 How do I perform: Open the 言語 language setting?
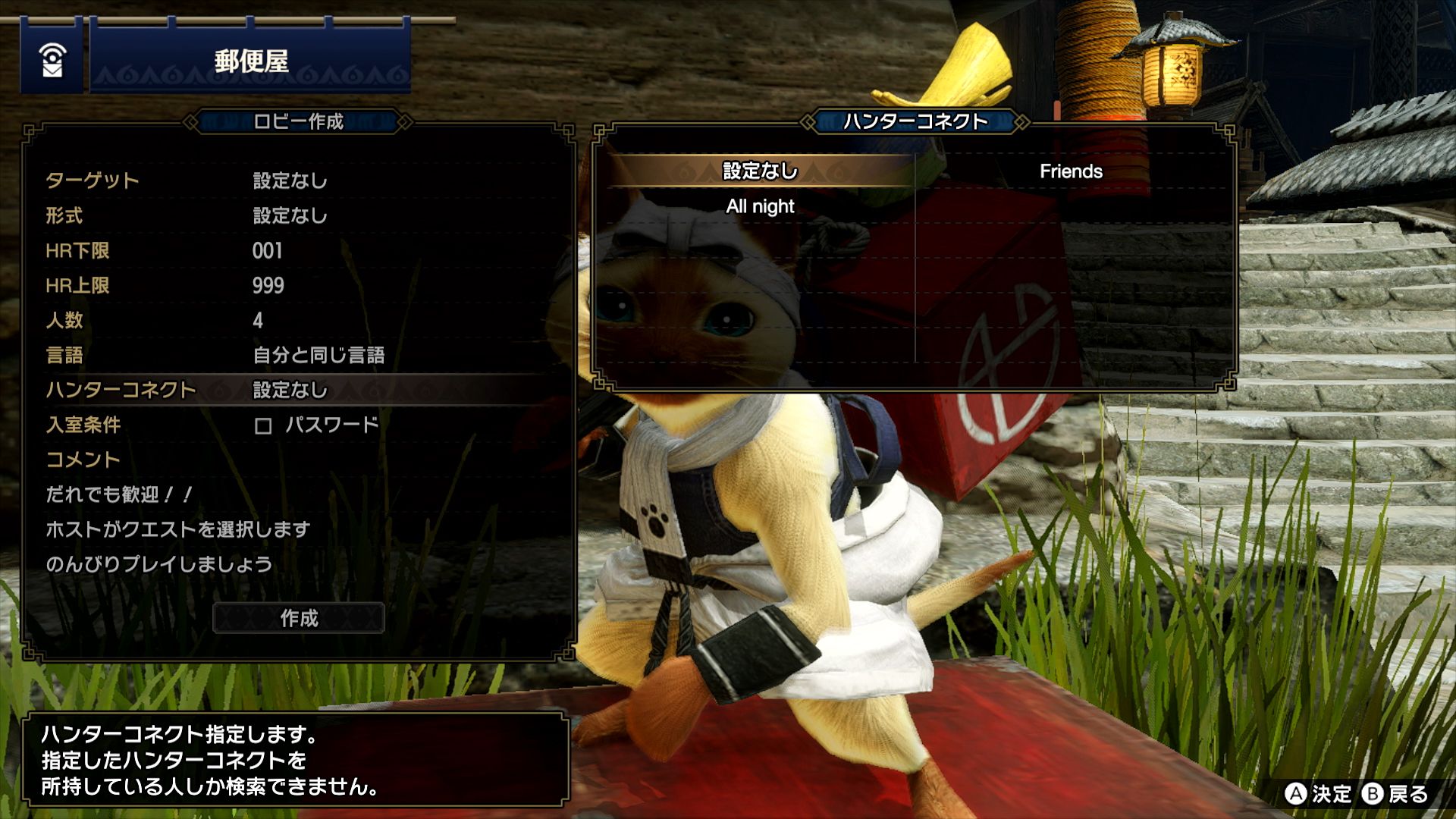point(296,355)
